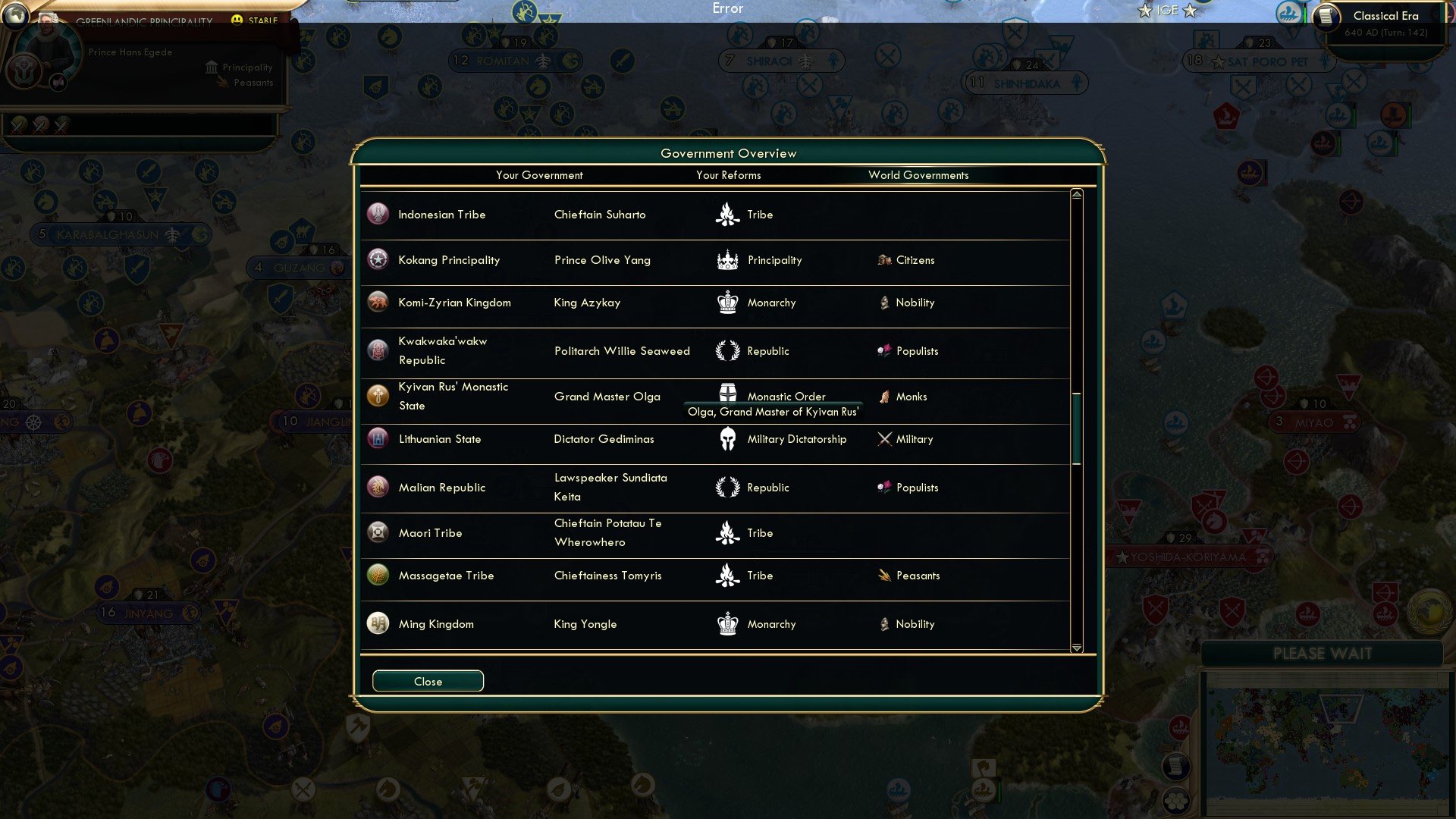Image resolution: width=1456 pixels, height=819 pixels.
Task: Click the Monks icon in Kyivan Rus' row
Action: (883, 396)
